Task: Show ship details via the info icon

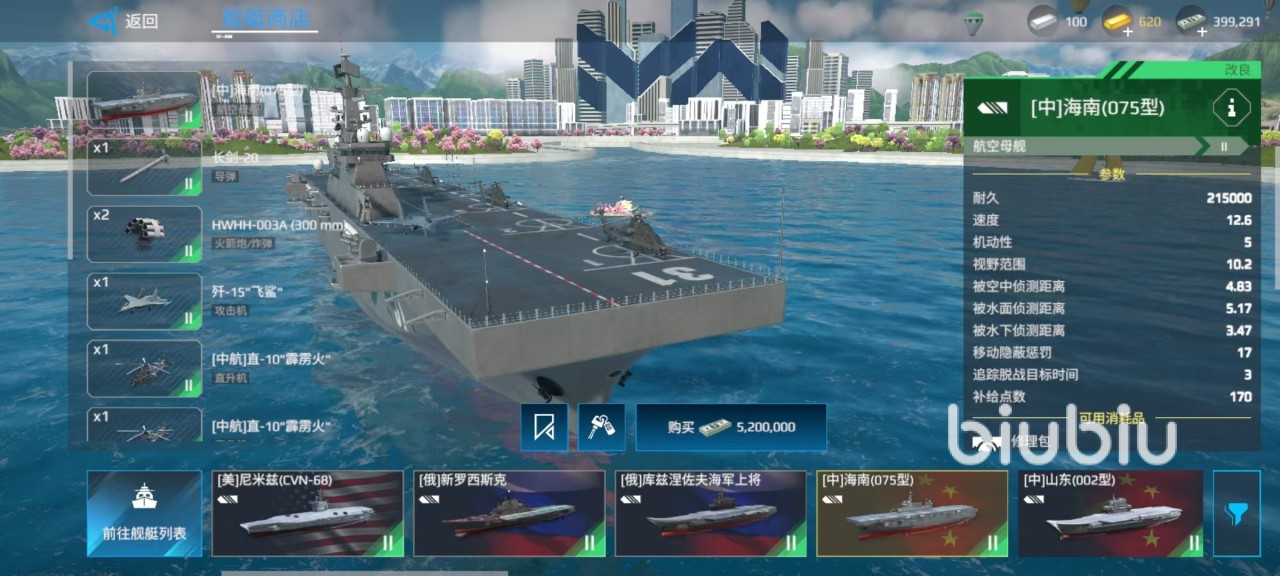Action: (1231, 108)
